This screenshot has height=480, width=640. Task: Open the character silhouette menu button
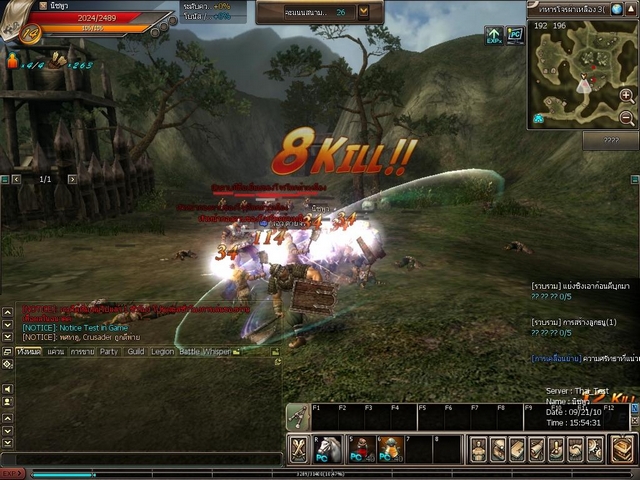click(478, 449)
